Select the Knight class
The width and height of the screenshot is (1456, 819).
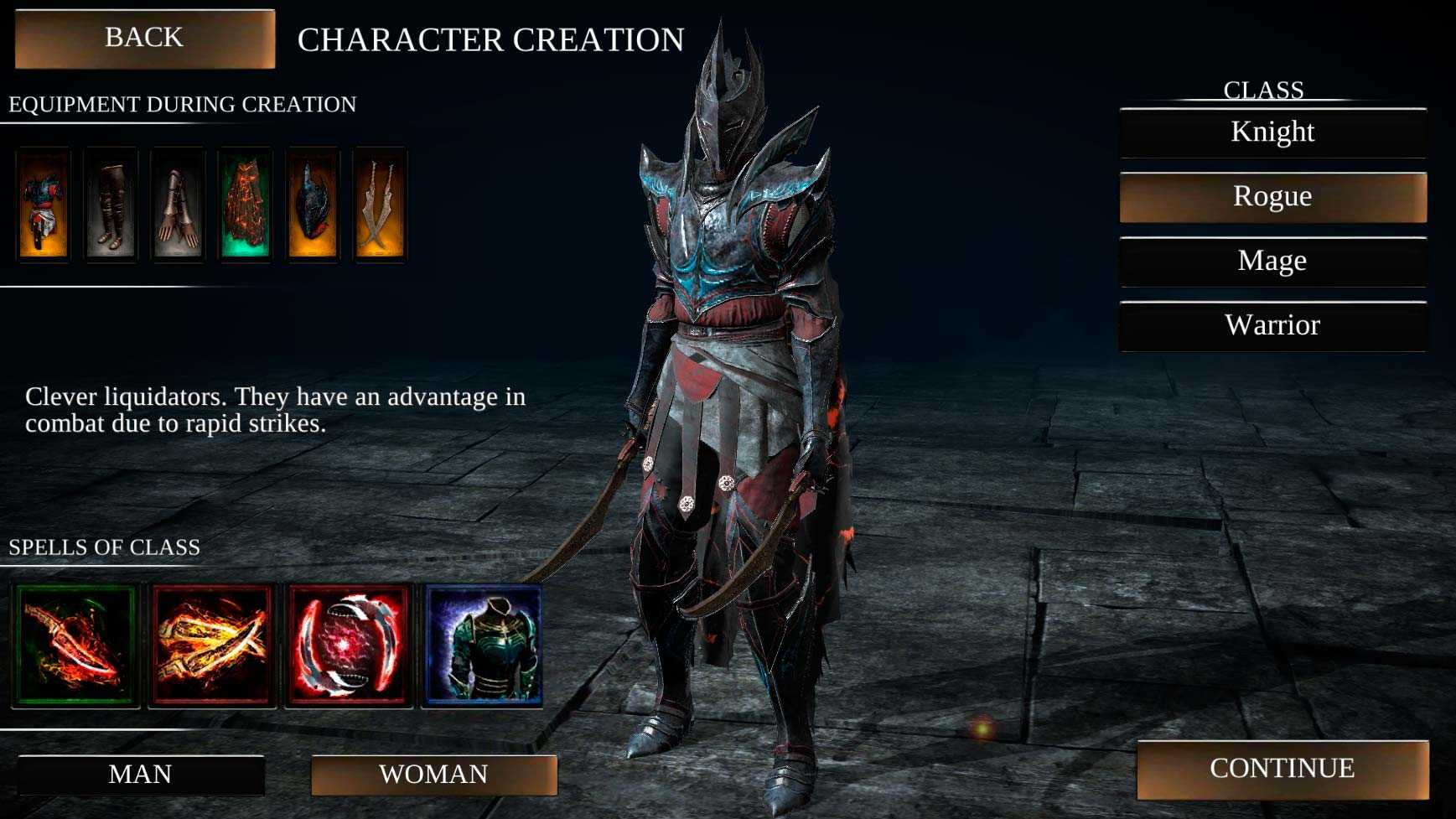point(1272,132)
